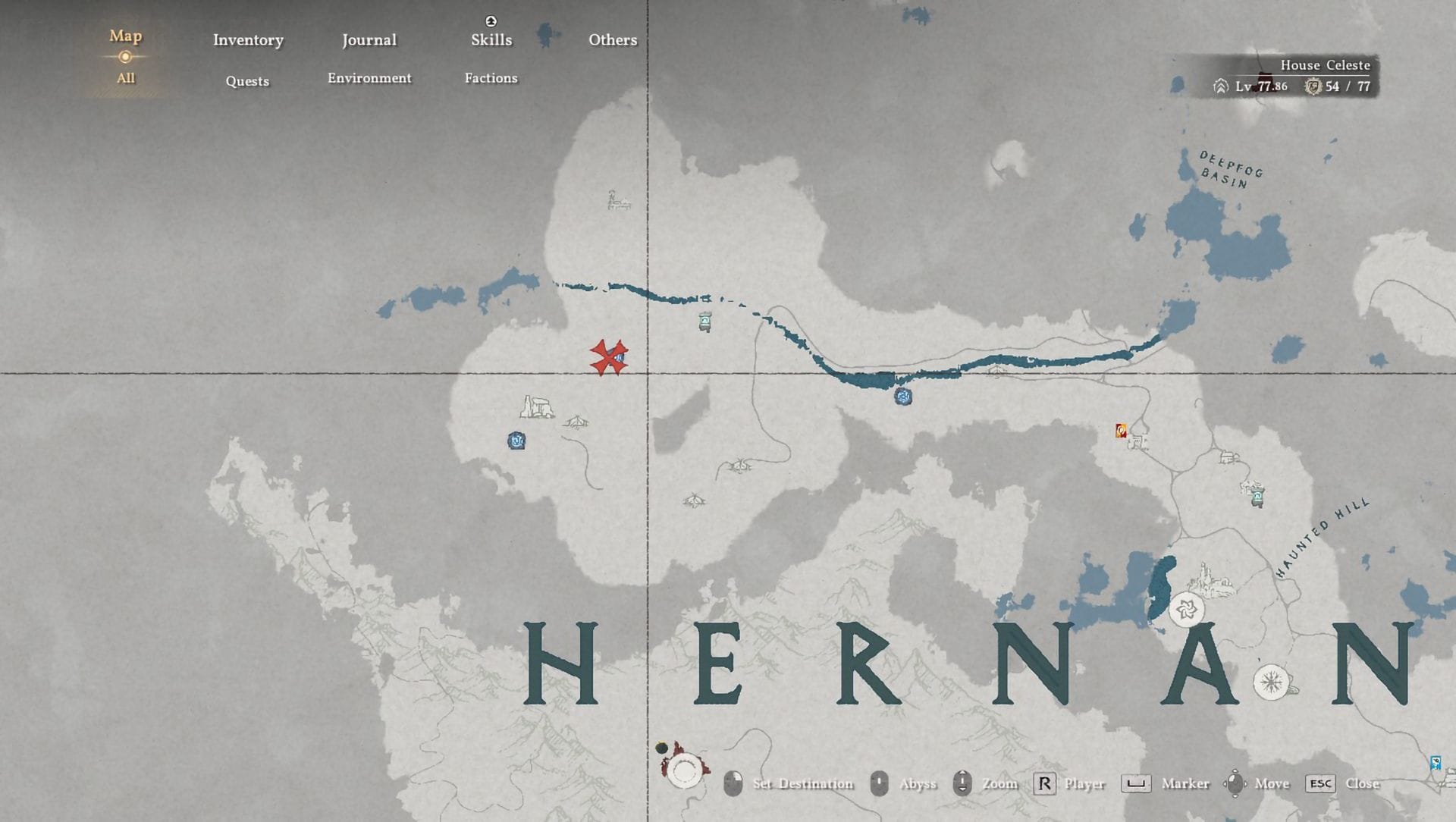Image resolution: width=1456 pixels, height=822 pixels.
Task: Switch to the Inventory tab
Action: click(x=248, y=40)
